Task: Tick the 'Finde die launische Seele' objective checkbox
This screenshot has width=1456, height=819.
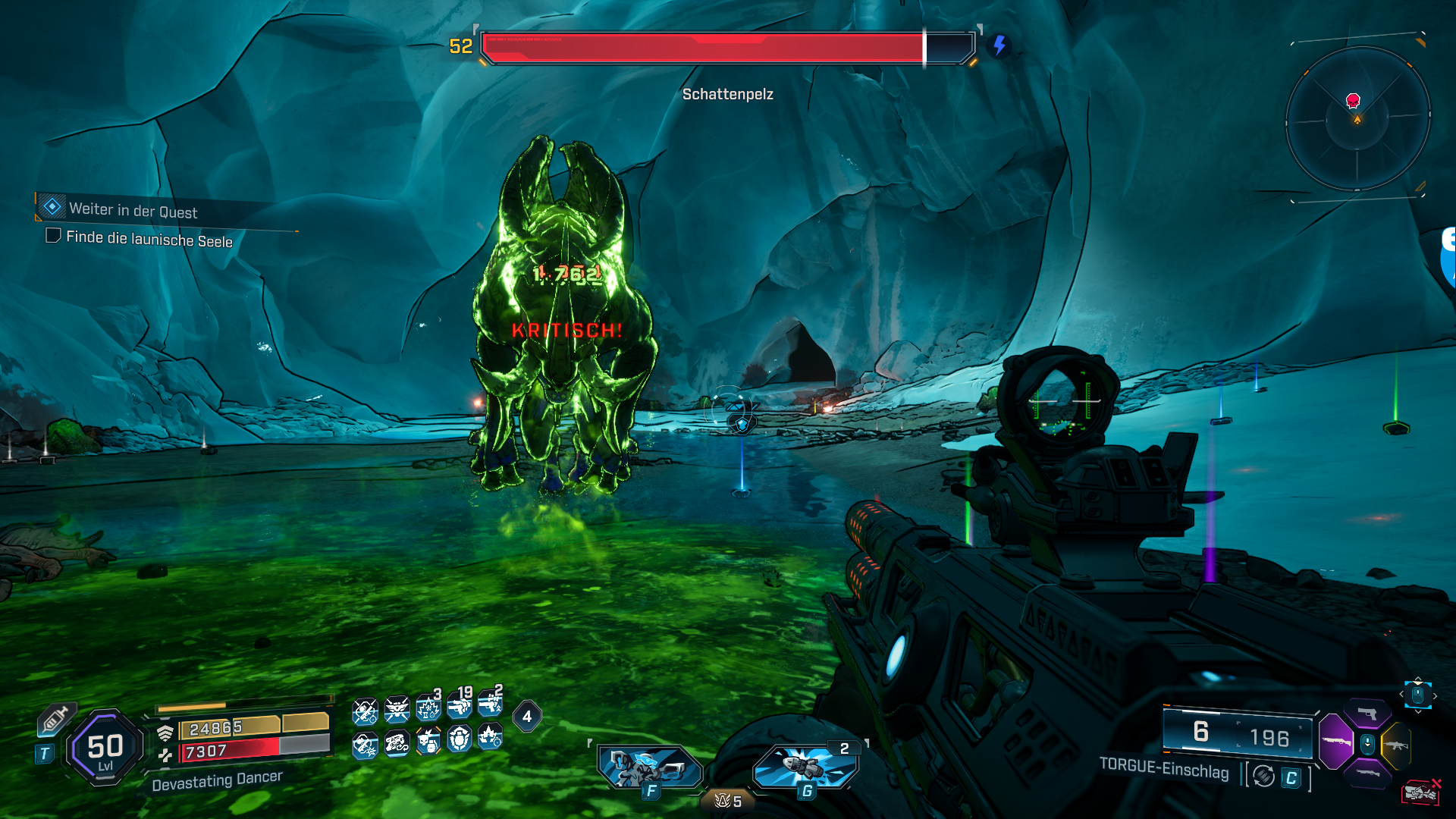Action: pyautogui.click(x=53, y=236)
